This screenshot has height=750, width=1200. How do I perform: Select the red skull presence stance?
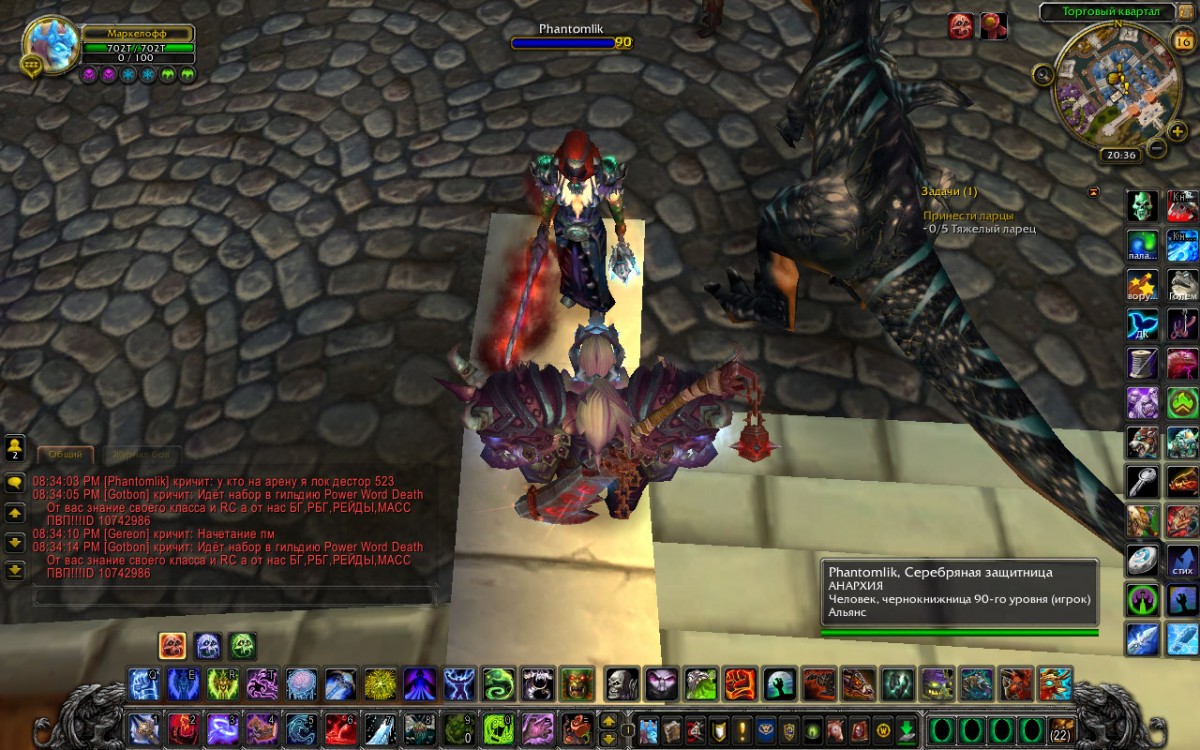(x=172, y=645)
